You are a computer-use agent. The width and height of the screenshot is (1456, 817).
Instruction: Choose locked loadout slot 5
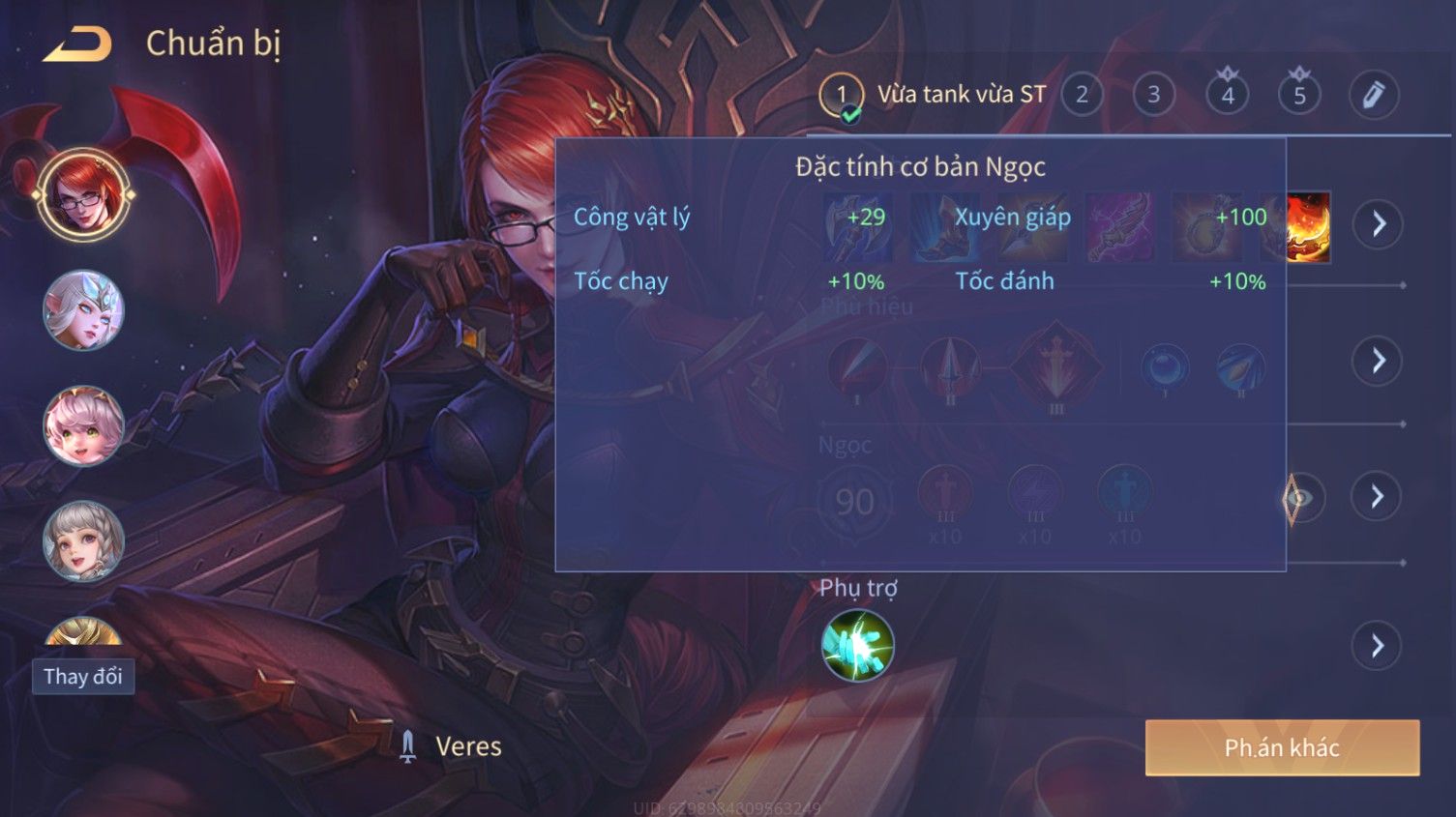click(x=1299, y=95)
